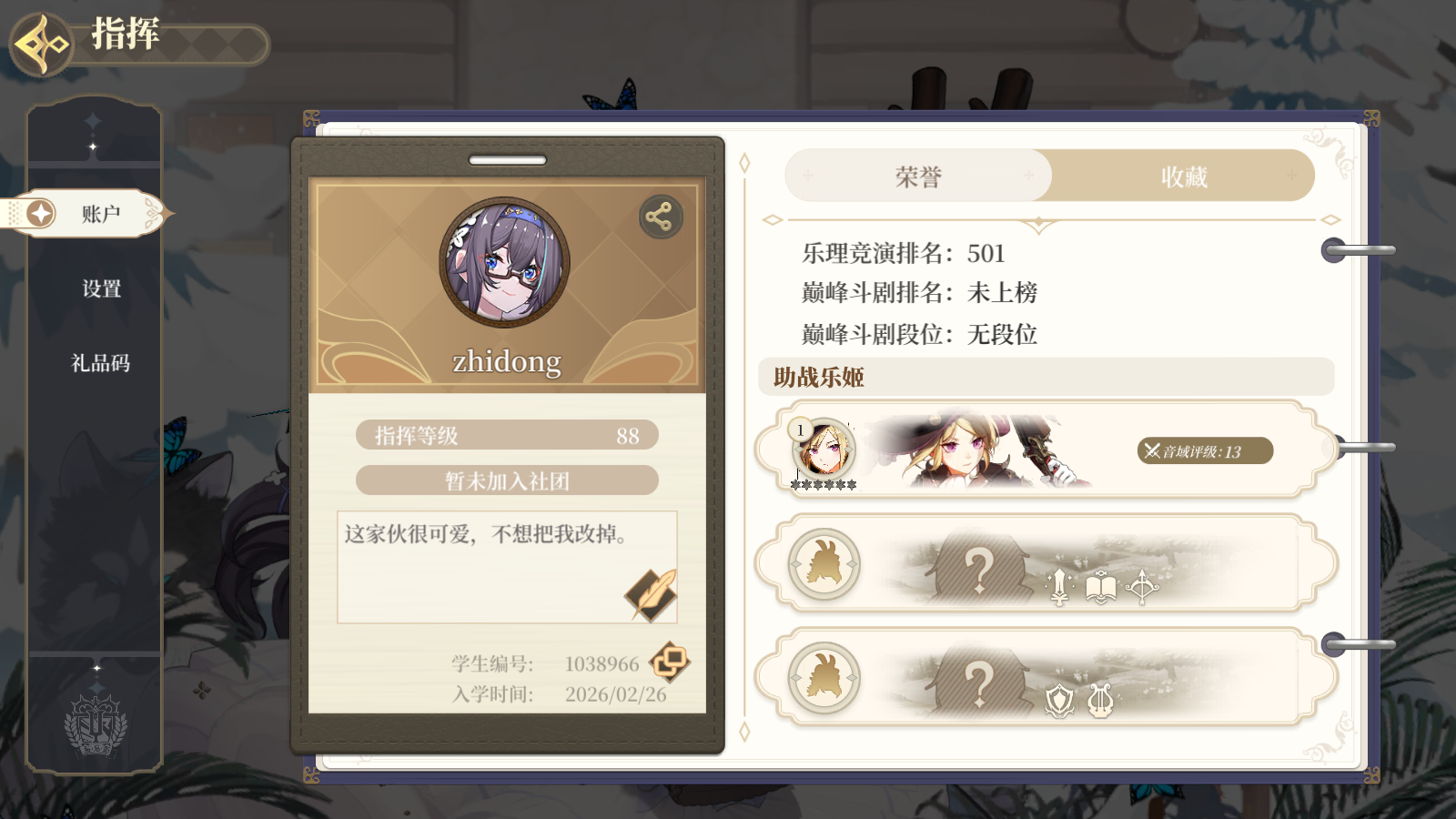The width and height of the screenshot is (1456, 819).
Task: Open the 音域评级:13 badge
Action: click(x=1203, y=451)
